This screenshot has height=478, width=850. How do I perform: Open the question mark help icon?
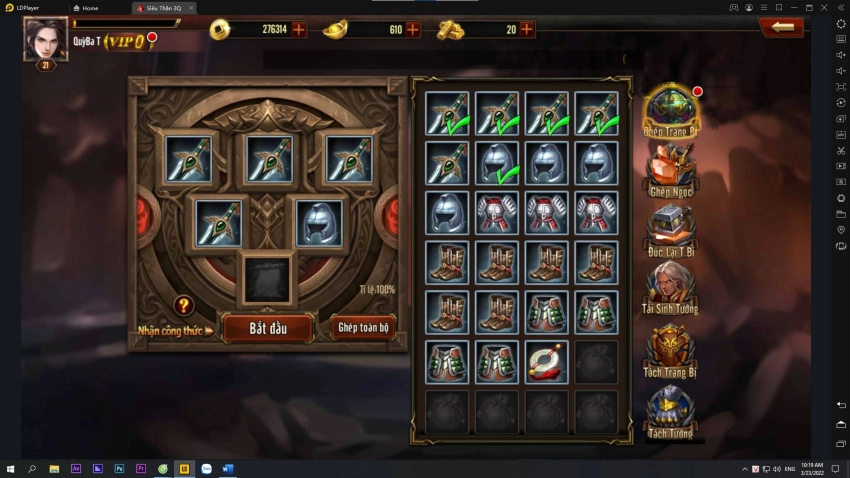point(184,306)
